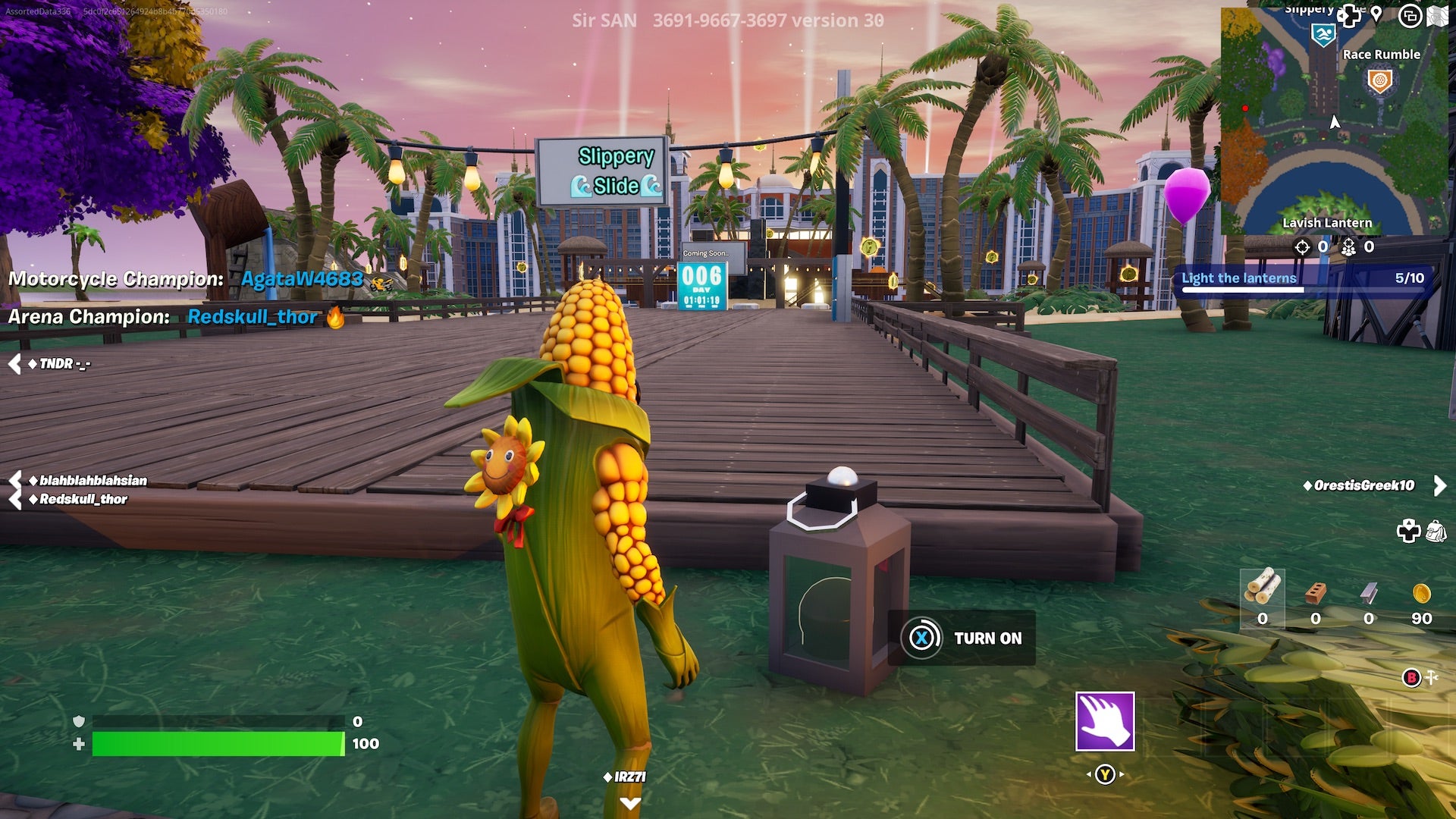
Task: Click the map icon beside the minimap
Action: [x=1437, y=15]
